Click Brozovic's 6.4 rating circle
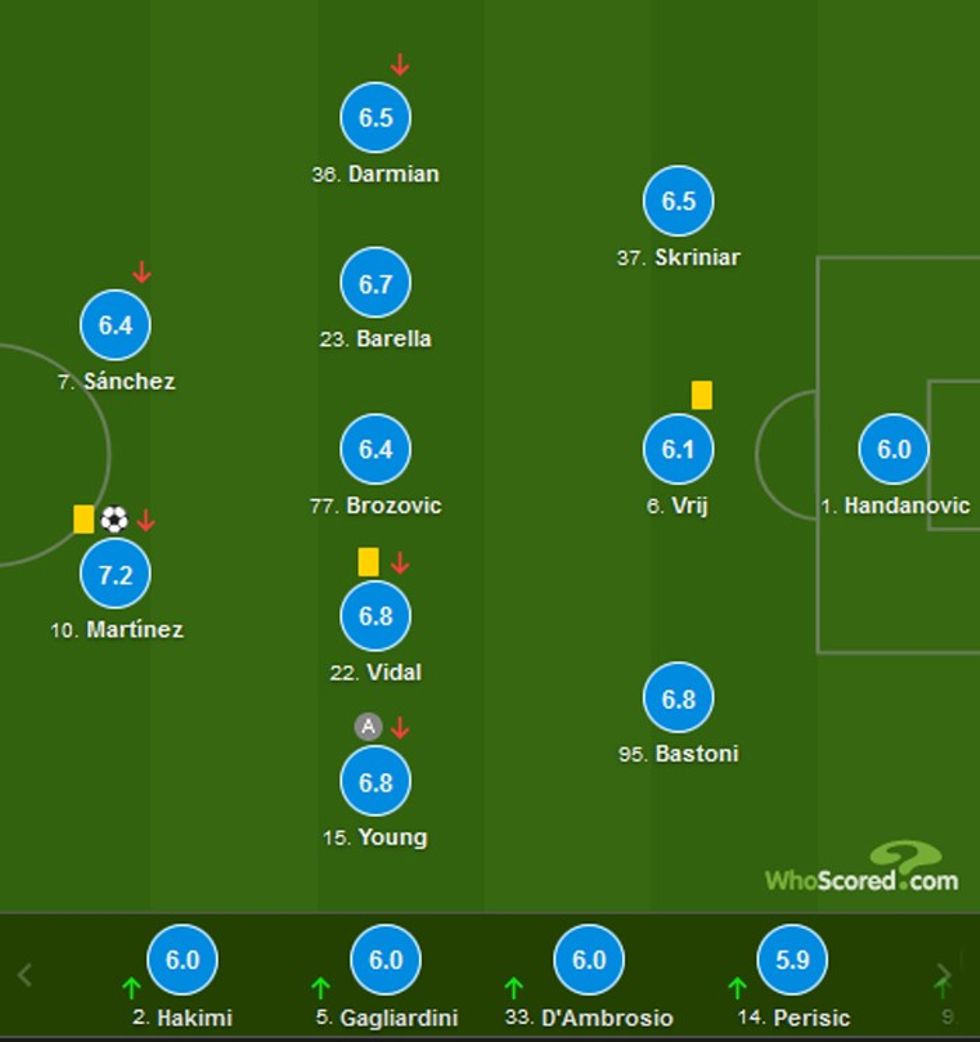Screen dimensions: 980x1042 tap(375, 450)
